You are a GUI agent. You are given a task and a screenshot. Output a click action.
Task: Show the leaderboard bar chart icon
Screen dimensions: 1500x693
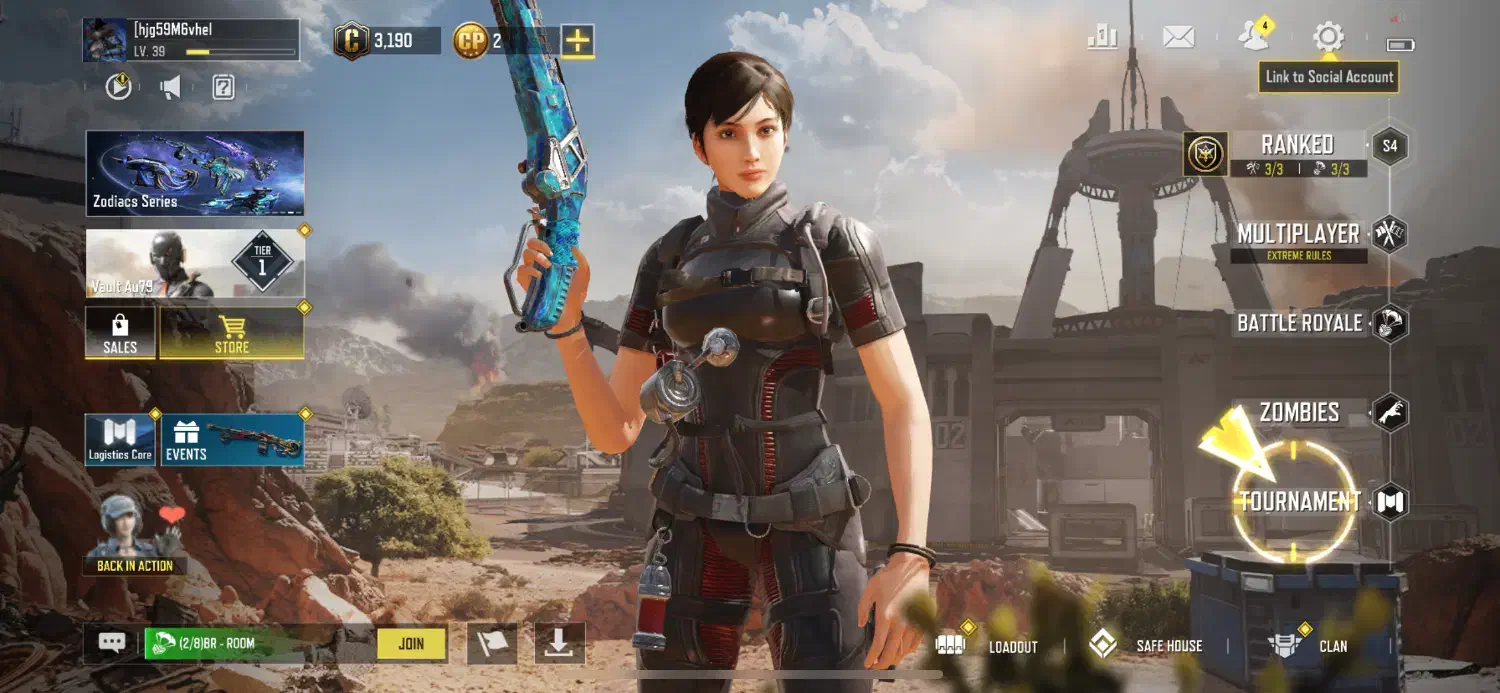pyautogui.click(x=1102, y=38)
